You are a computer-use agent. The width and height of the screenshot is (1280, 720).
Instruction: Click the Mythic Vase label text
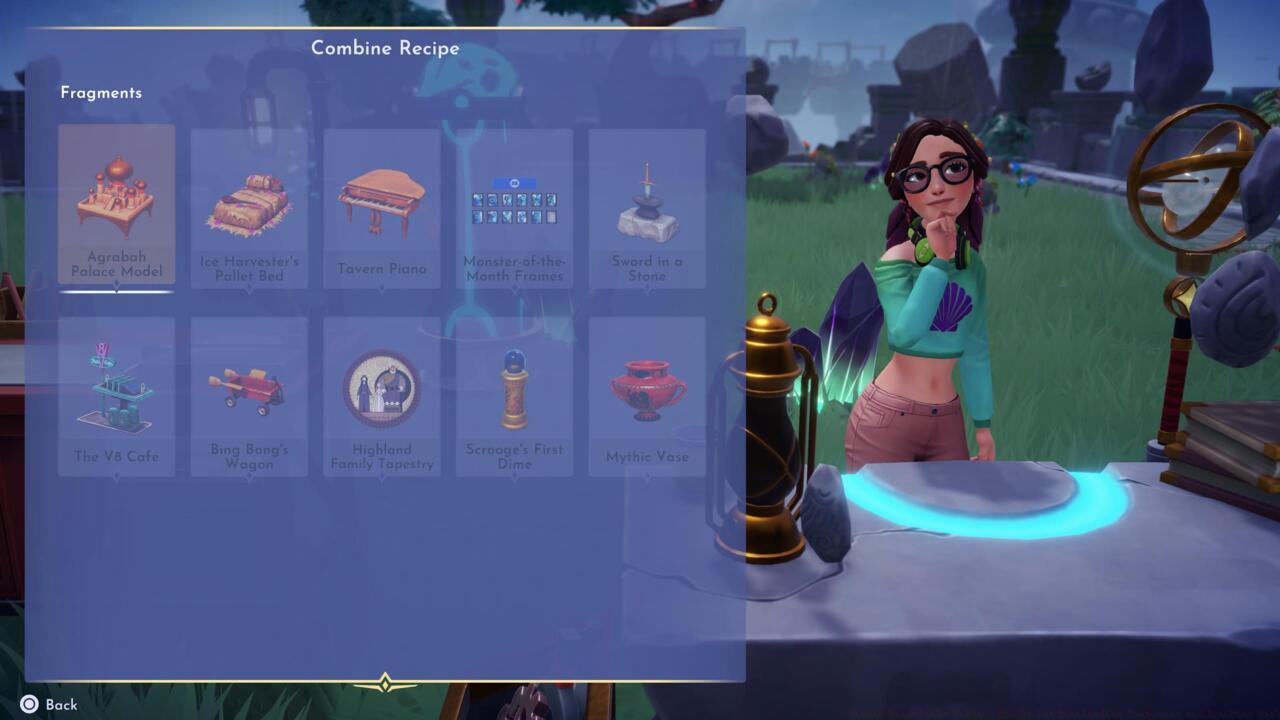coord(646,456)
